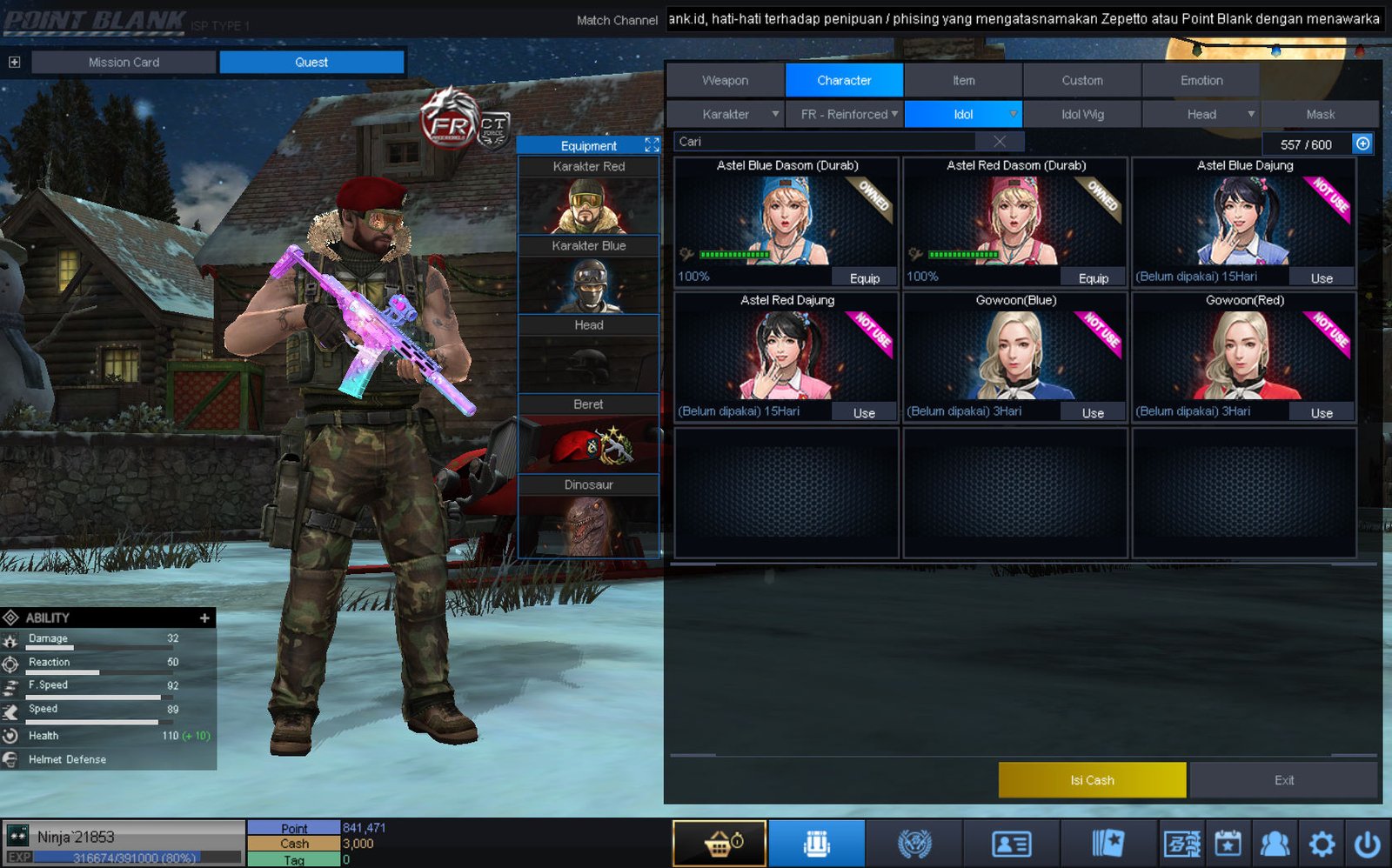
Task: Use the Gowoon(Red) idol
Action: (x=1322, y=413)
